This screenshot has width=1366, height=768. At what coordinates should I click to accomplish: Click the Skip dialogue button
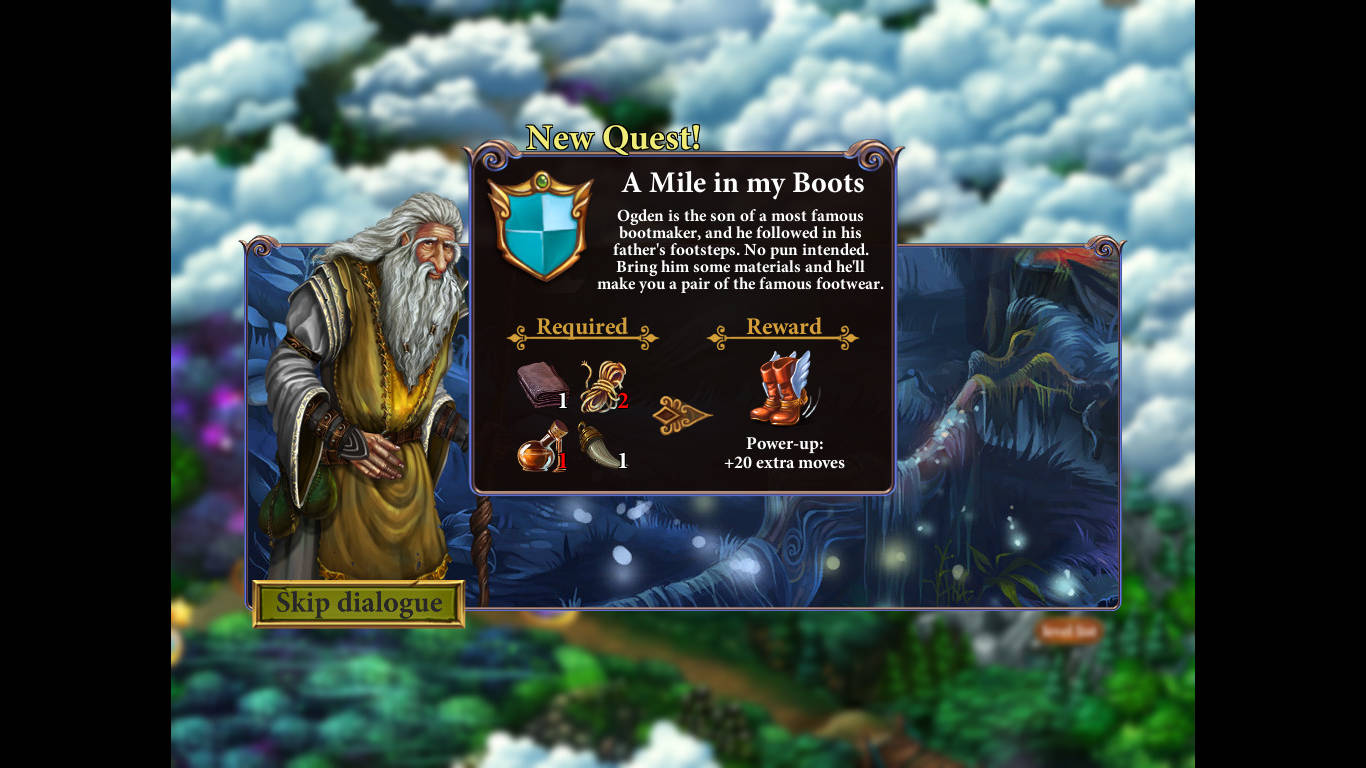360,602
